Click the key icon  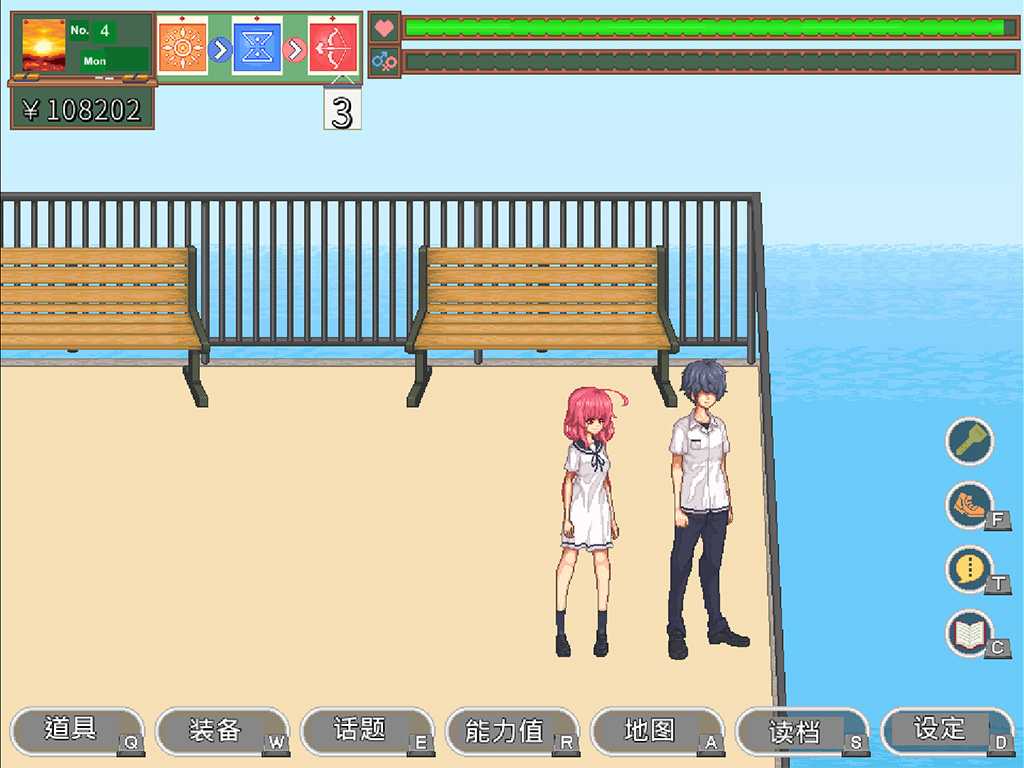click(x=970, y=441)
